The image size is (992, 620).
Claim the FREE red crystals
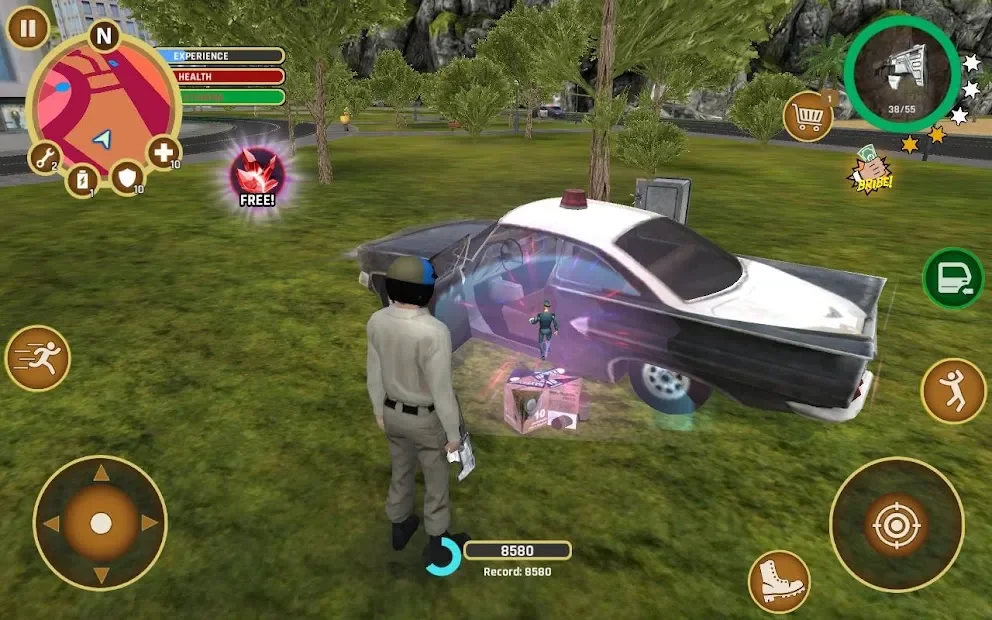click(x=257, y=177)
